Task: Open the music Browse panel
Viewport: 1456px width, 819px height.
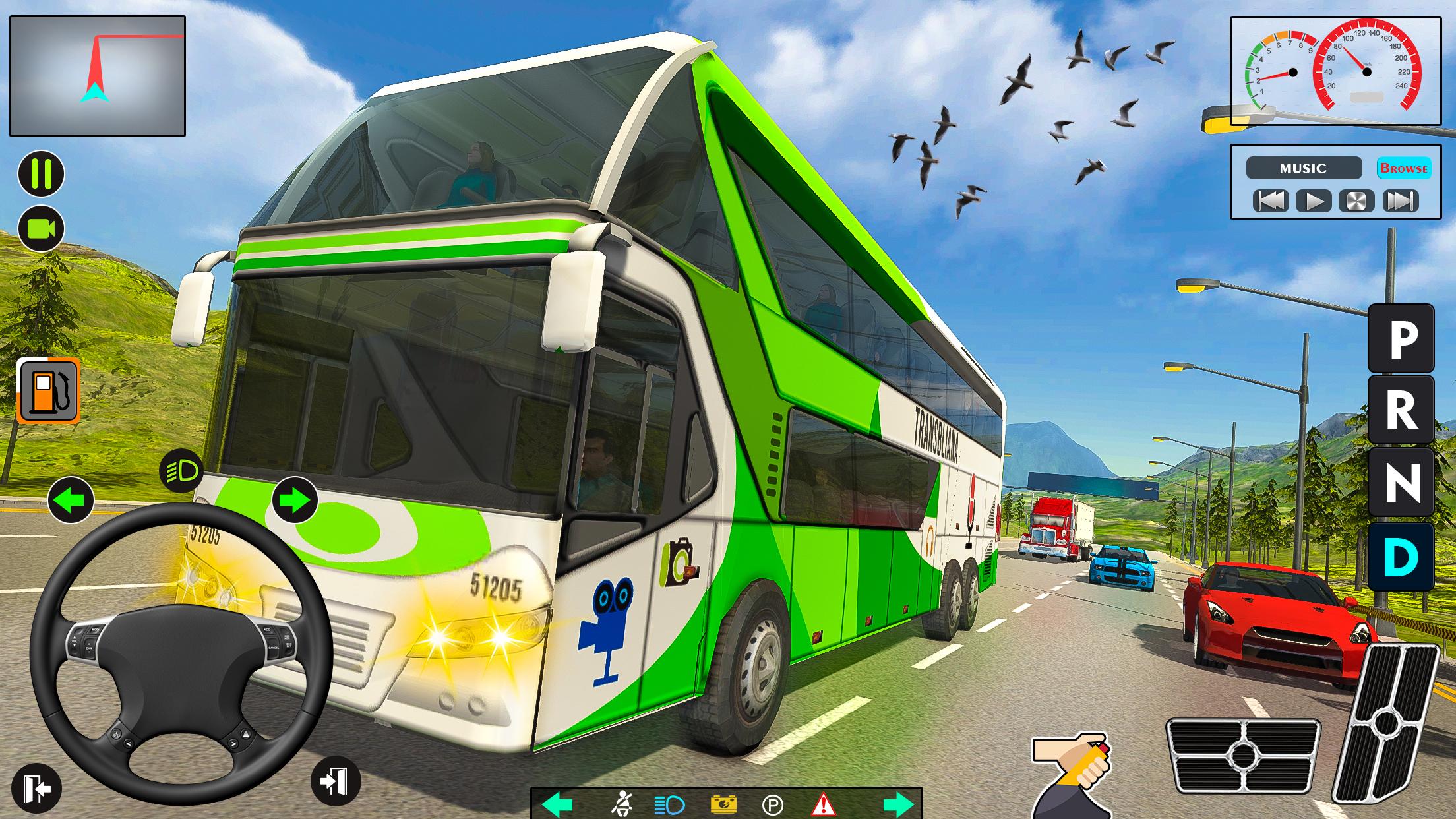Action: (x=1404, y=168)
